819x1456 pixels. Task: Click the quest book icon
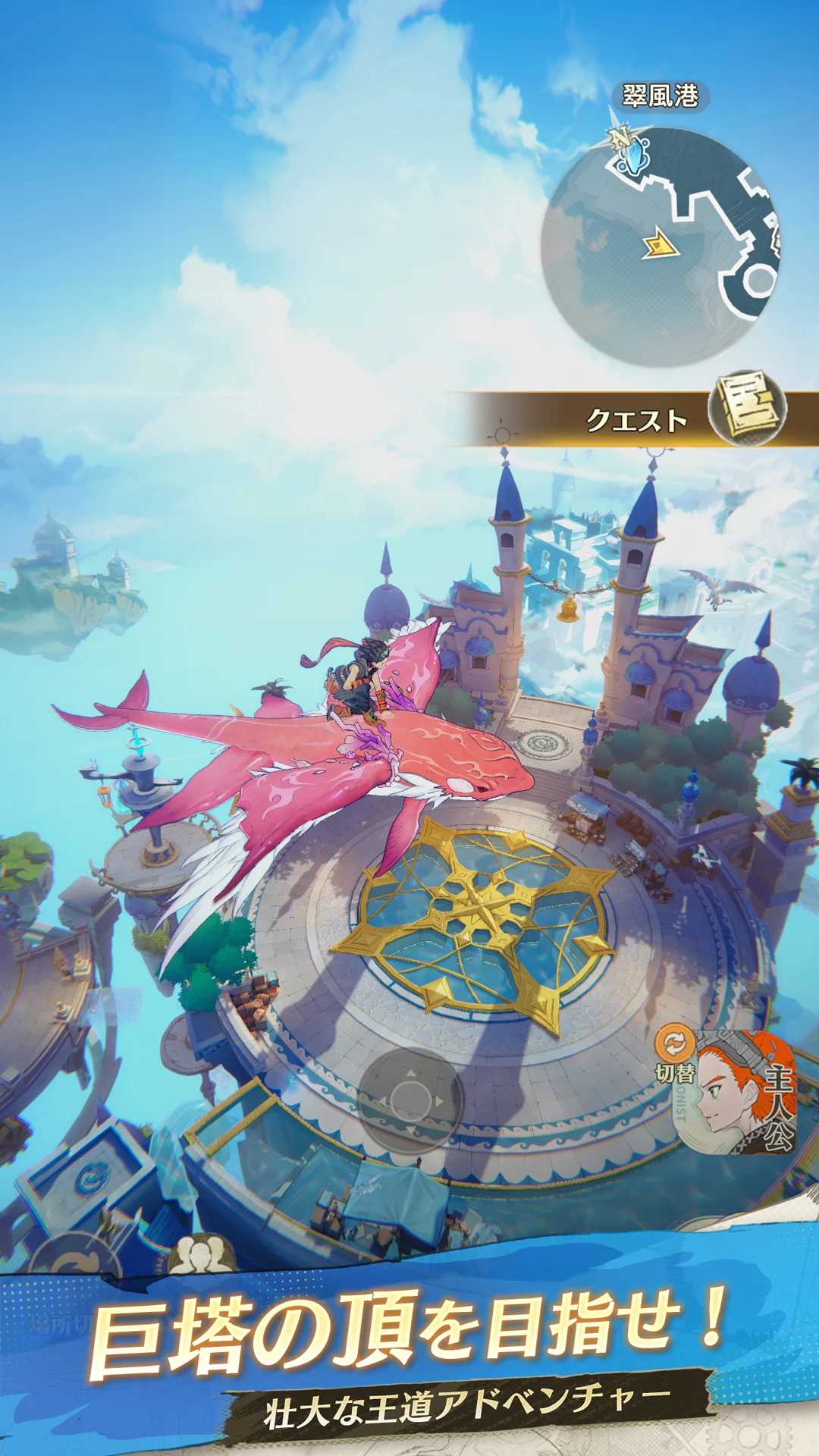coord(748,407)
